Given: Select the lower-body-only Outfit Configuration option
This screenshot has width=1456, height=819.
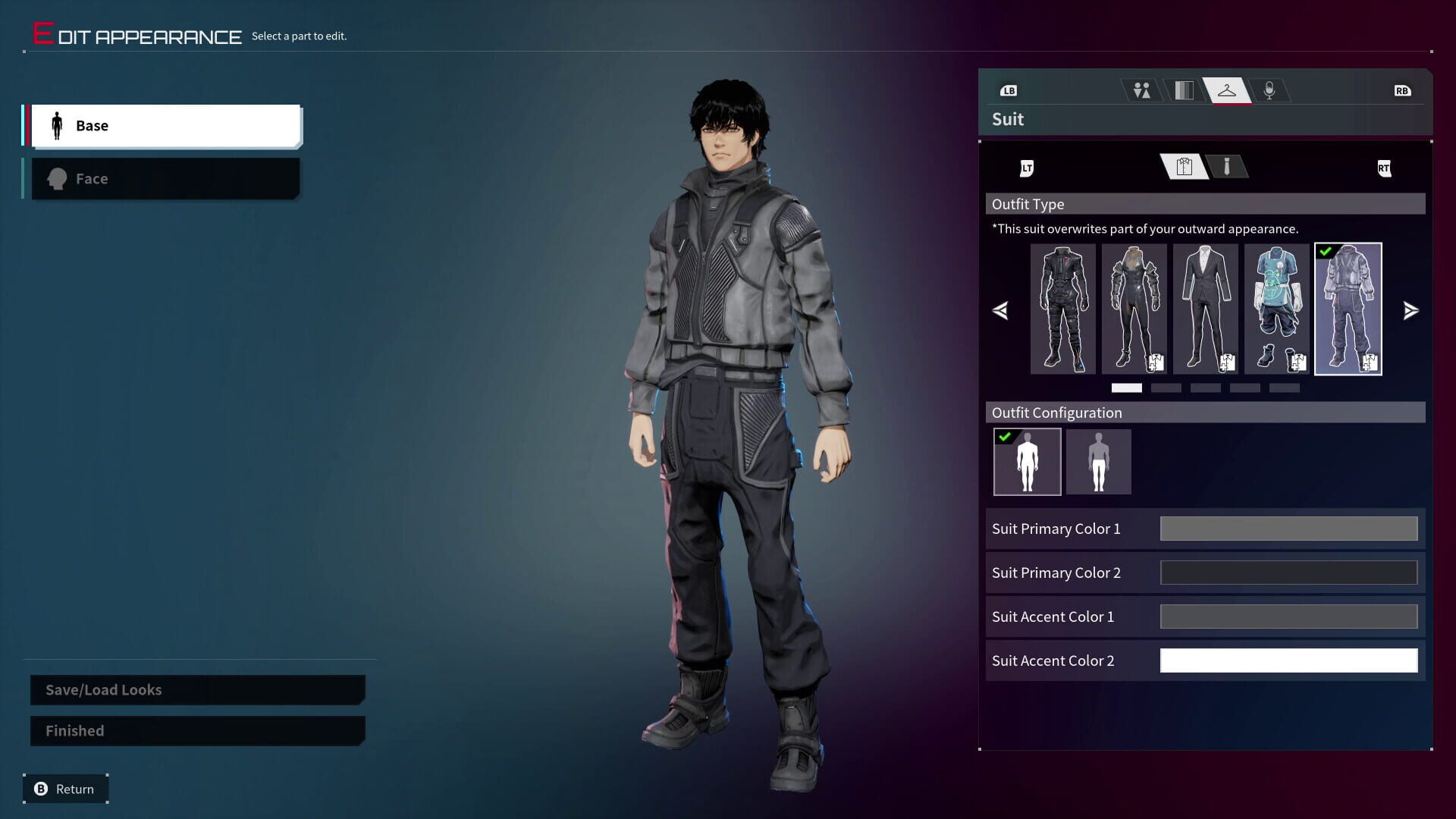Looking at the screenshot, I should click(x=1098, y=461).
